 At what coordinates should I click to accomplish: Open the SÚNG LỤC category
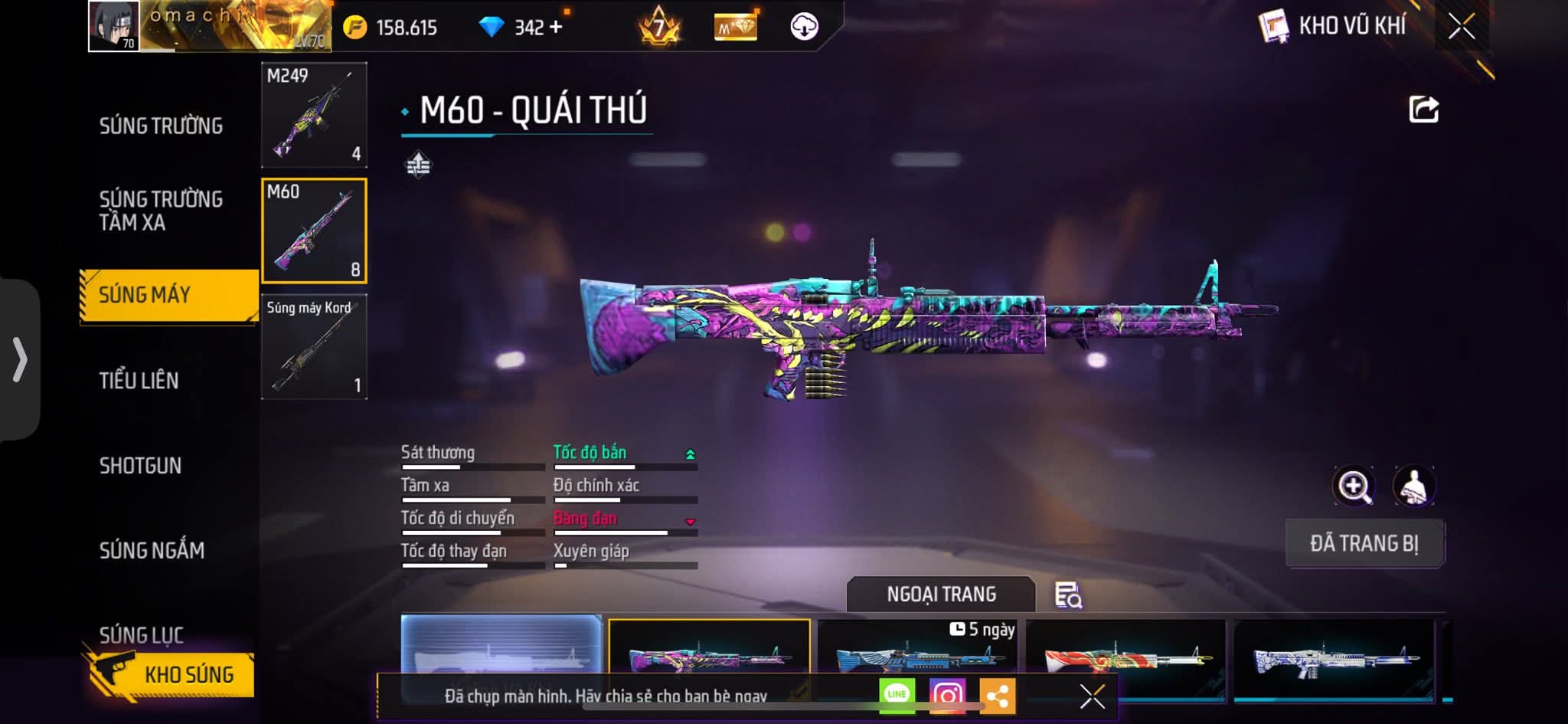pos(142,634)
